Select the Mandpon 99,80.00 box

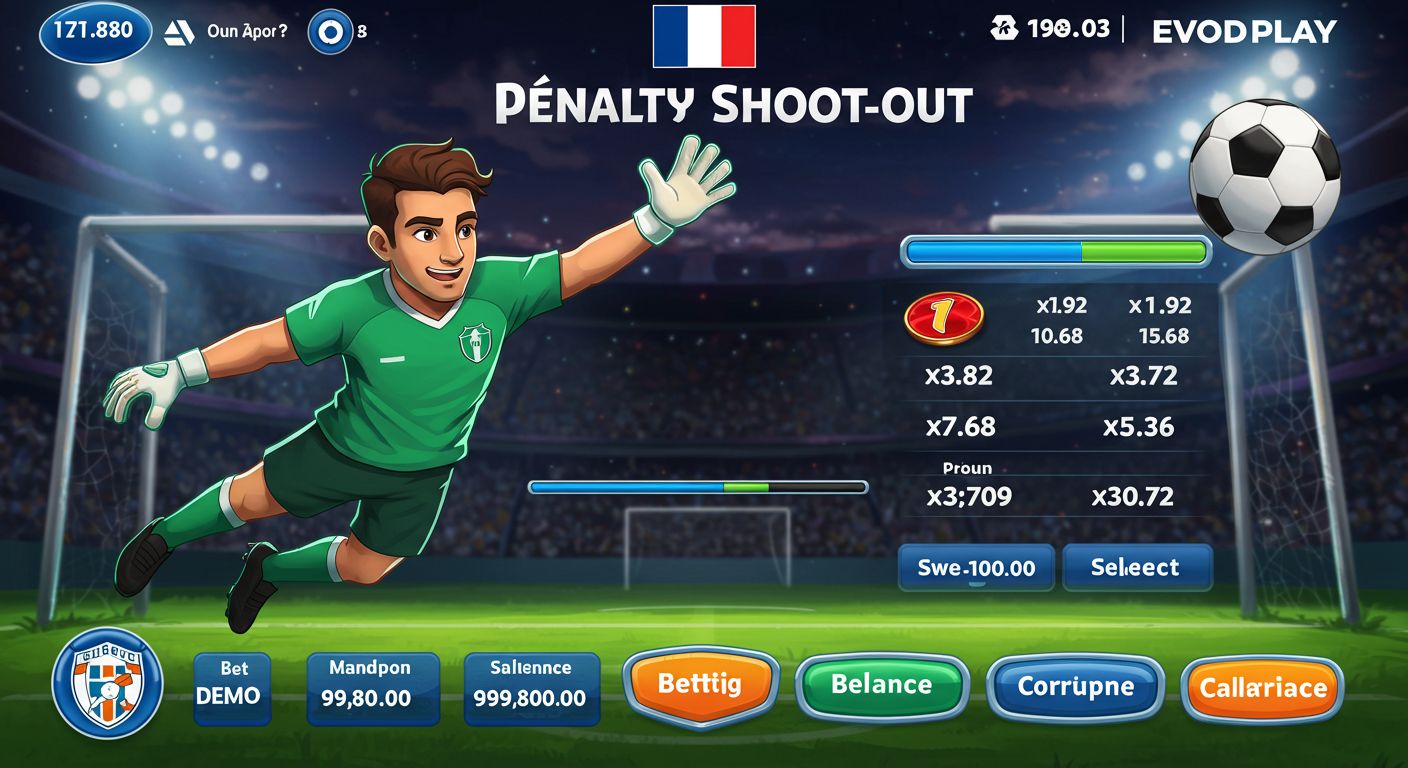click(x=372, y=688)
